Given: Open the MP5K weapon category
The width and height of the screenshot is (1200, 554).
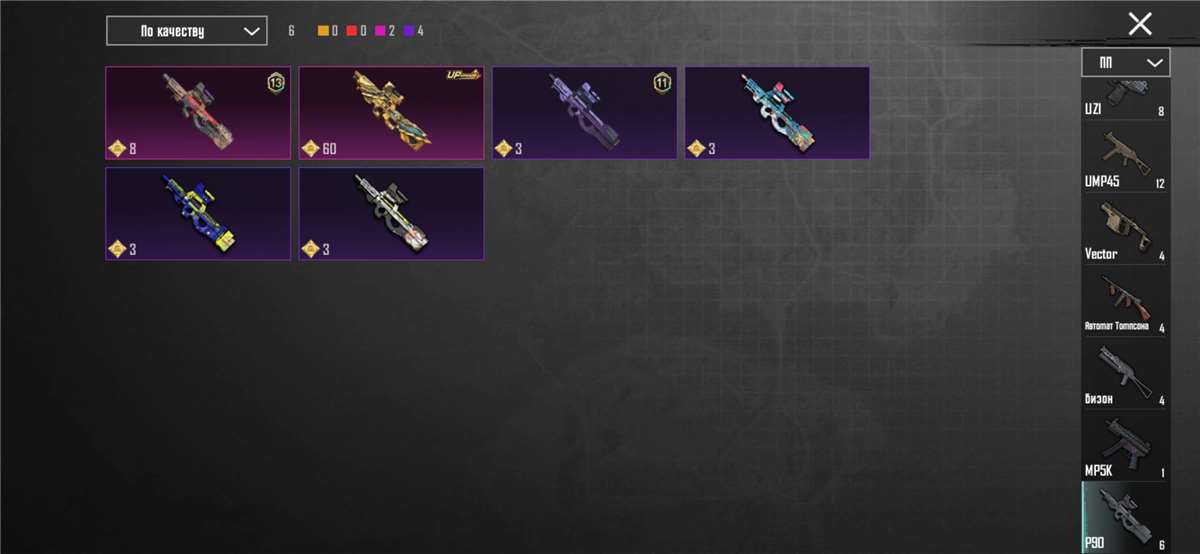Looking at the screenshot, I should coord(1125,445).
